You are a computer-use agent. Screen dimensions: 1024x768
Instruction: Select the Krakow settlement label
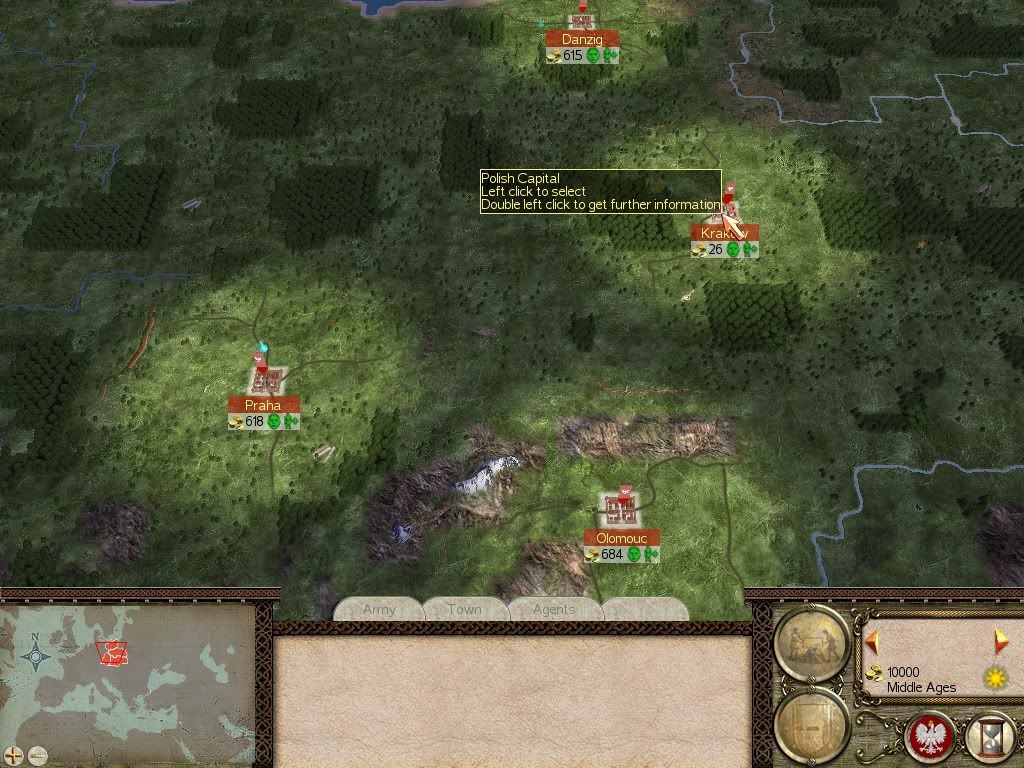click(x=724, y=233)
